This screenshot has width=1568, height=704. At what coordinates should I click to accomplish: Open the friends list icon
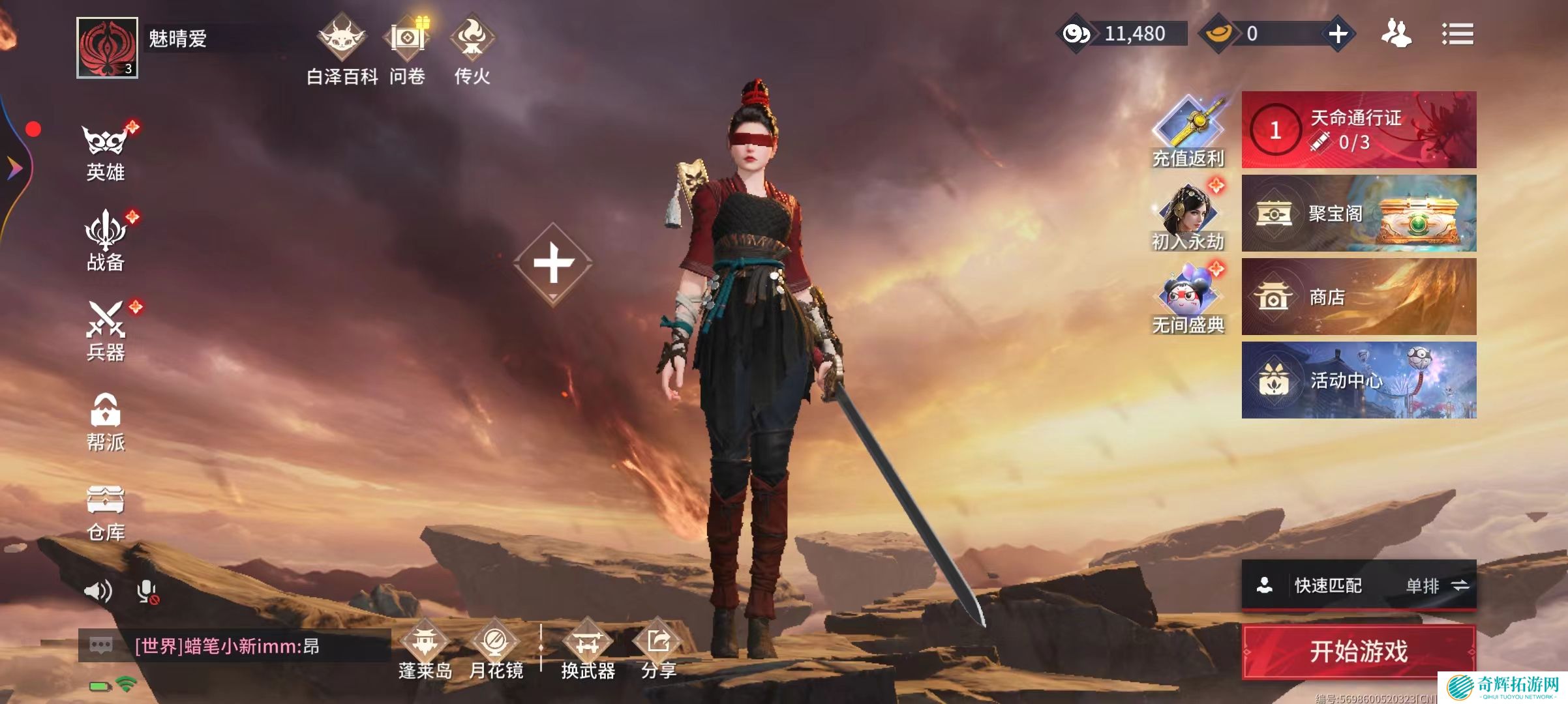click(1396, 34)
